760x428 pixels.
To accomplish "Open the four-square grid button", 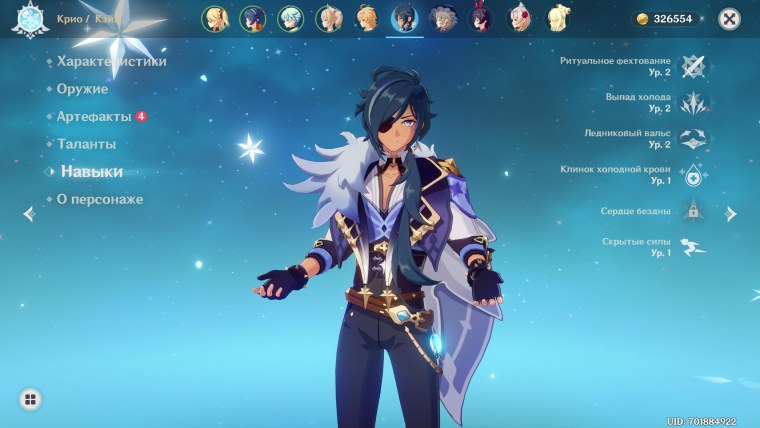I will click(30, 400).
